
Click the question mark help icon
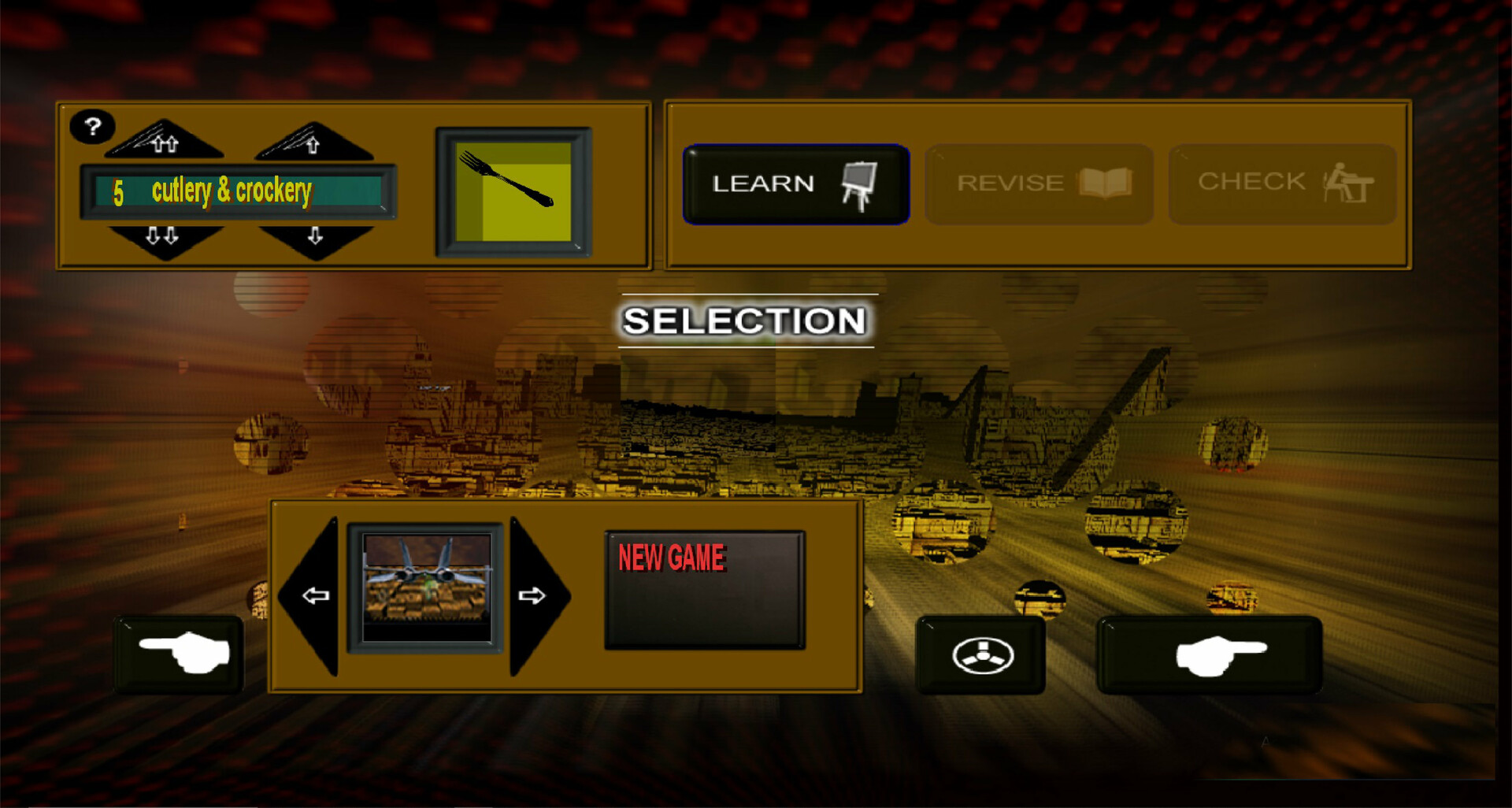click(92, 126)
